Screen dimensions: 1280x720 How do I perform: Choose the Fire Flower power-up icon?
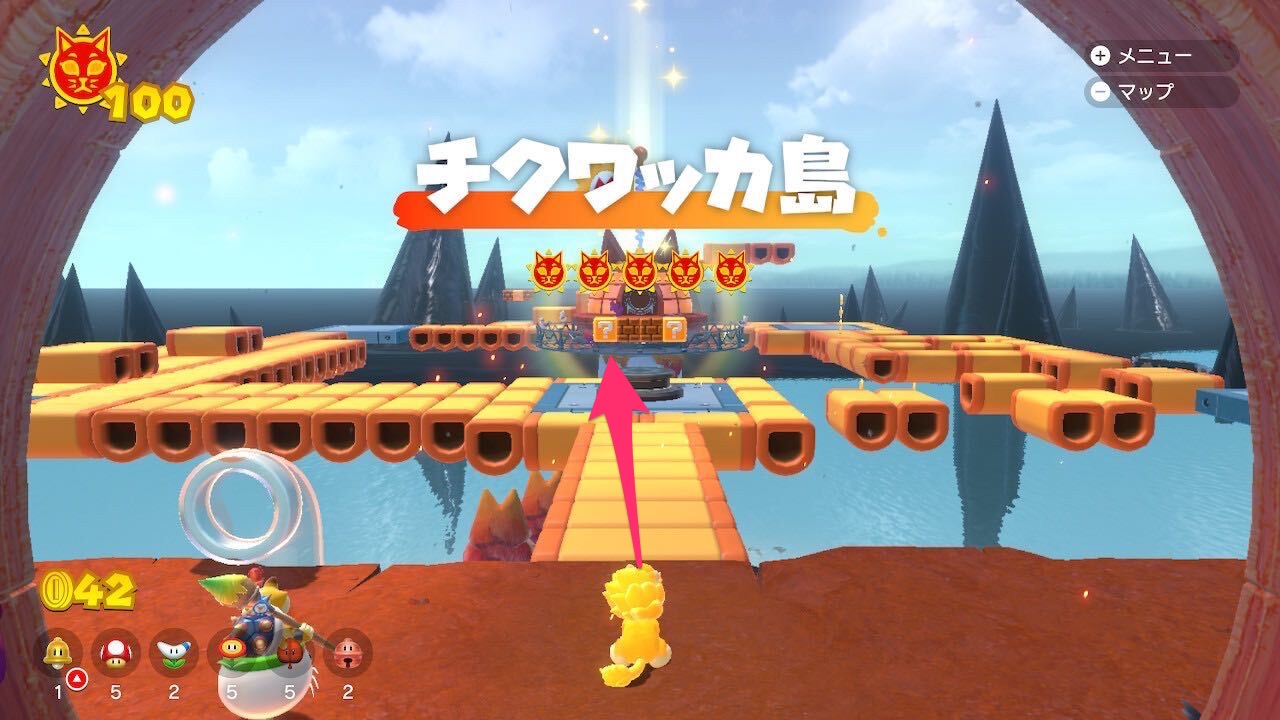point(232,648)
